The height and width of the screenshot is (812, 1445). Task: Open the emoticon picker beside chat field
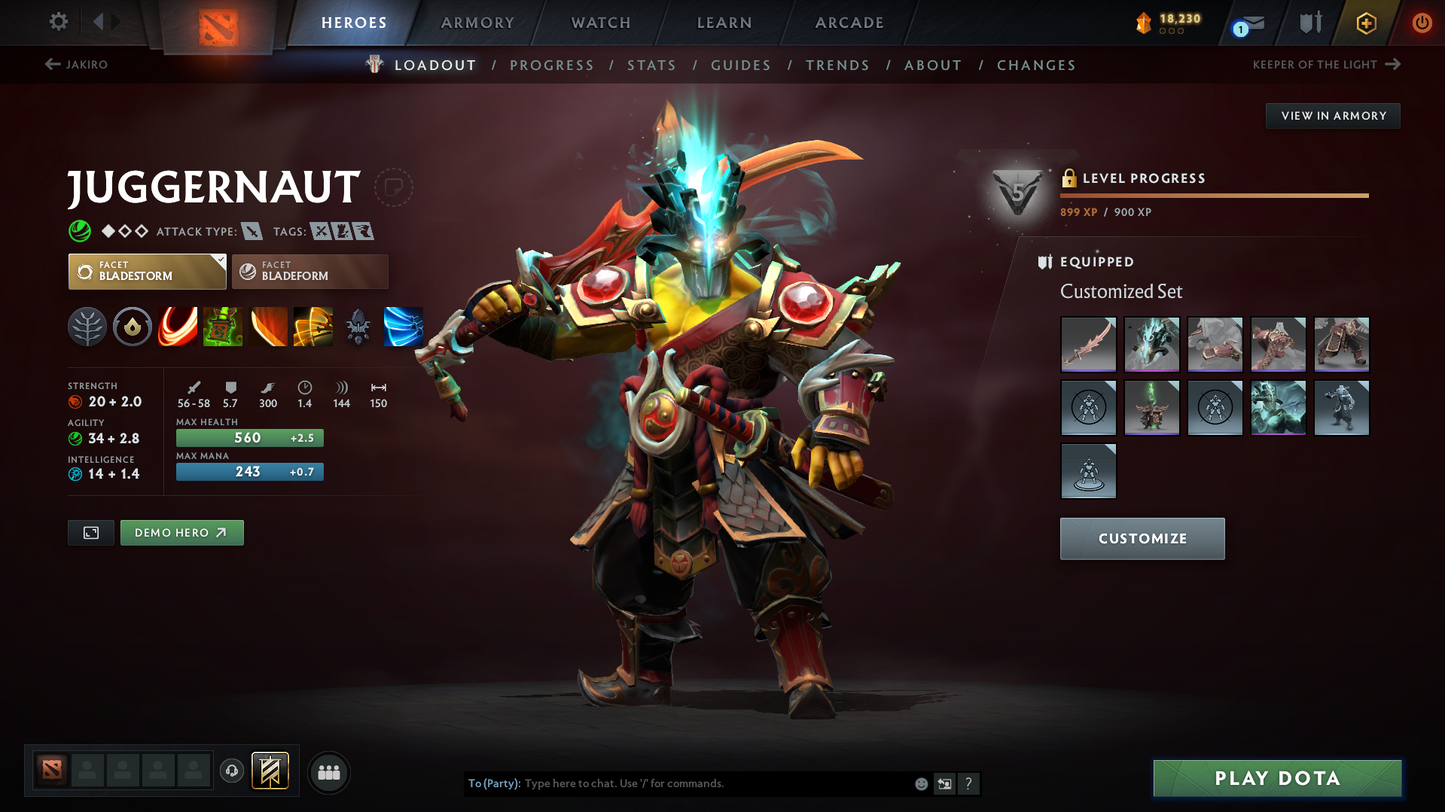[920, 784]
